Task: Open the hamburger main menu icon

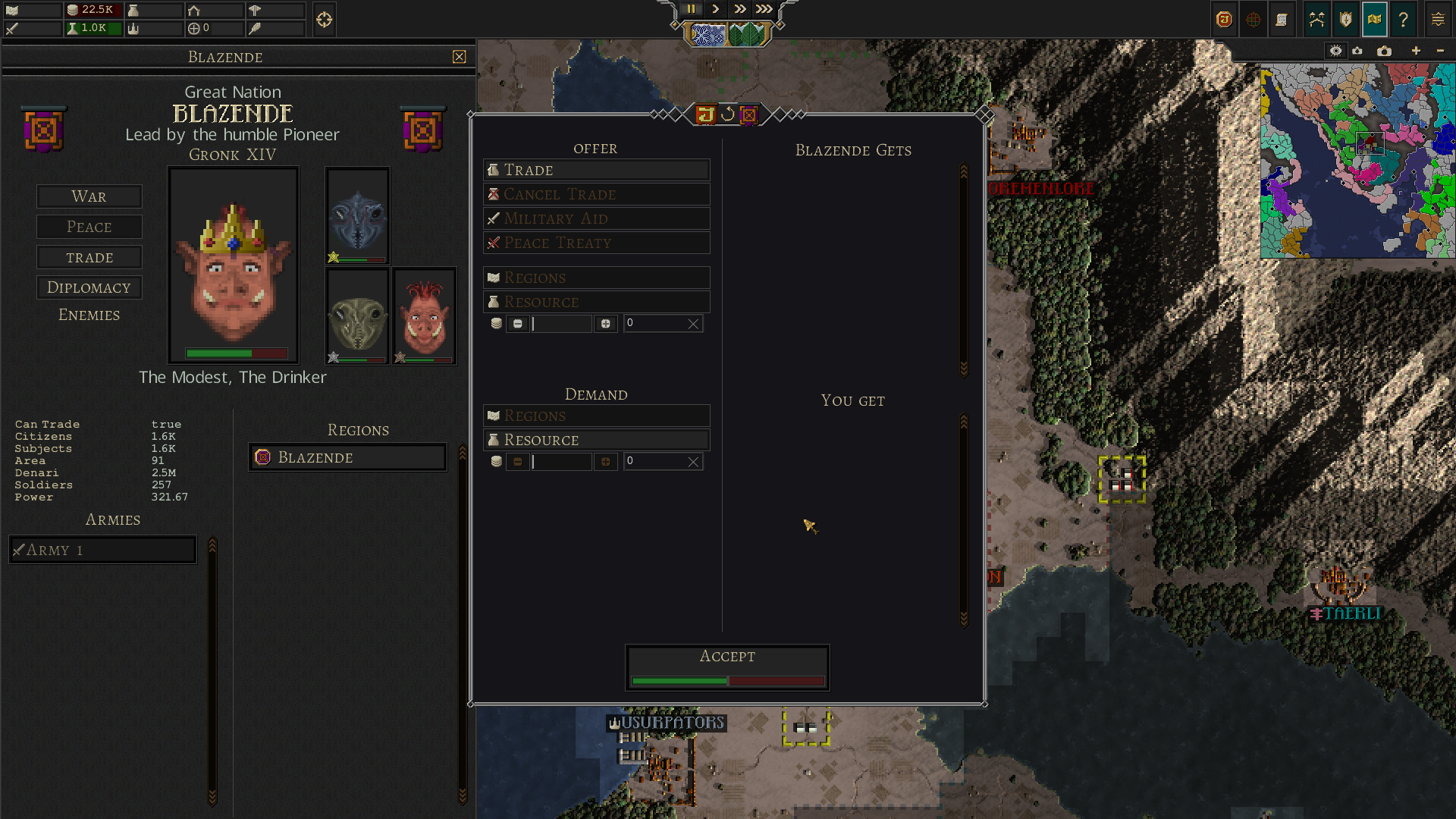Action: point(1438,20)
